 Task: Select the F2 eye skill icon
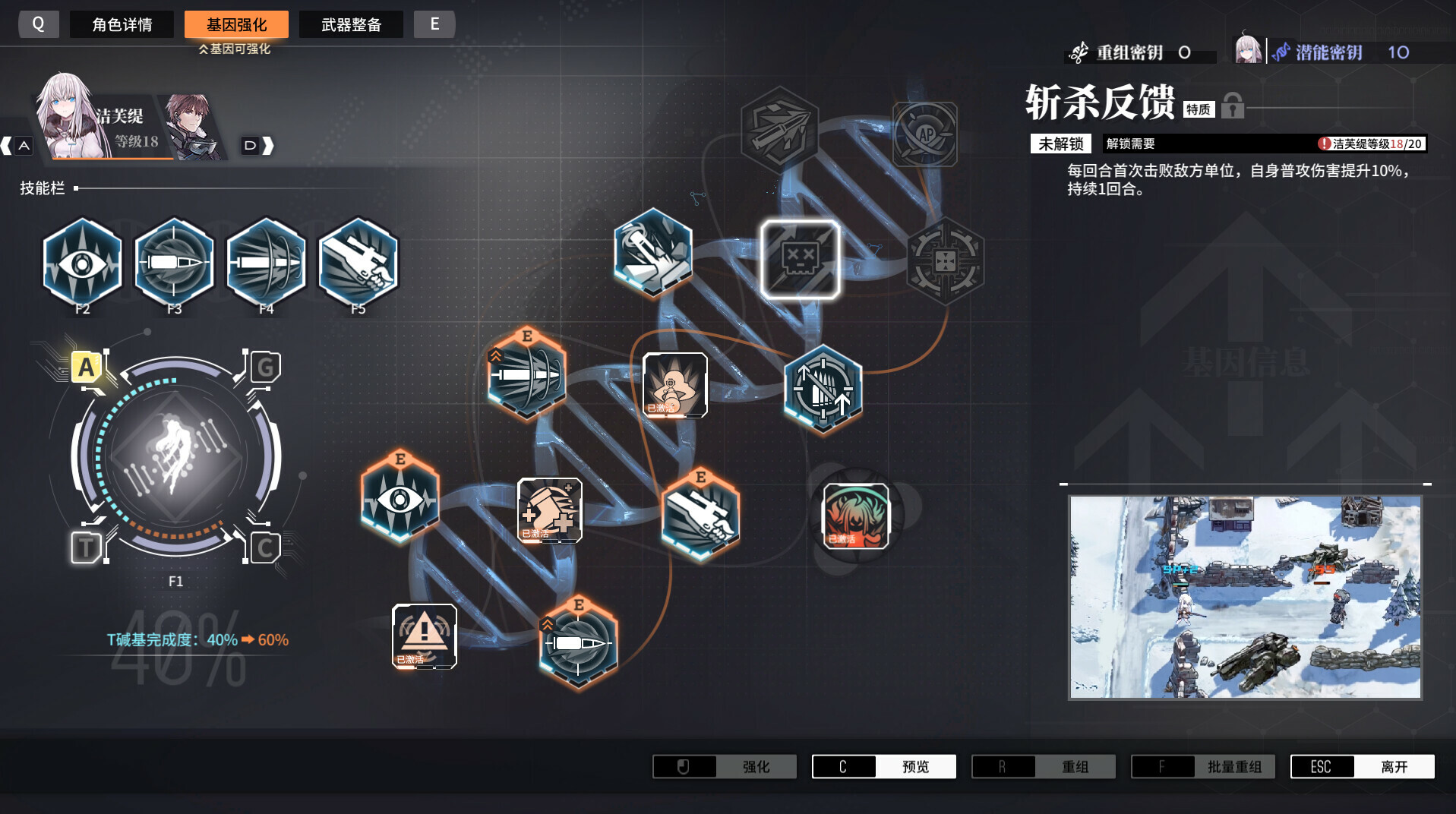(x=82, y=262)
